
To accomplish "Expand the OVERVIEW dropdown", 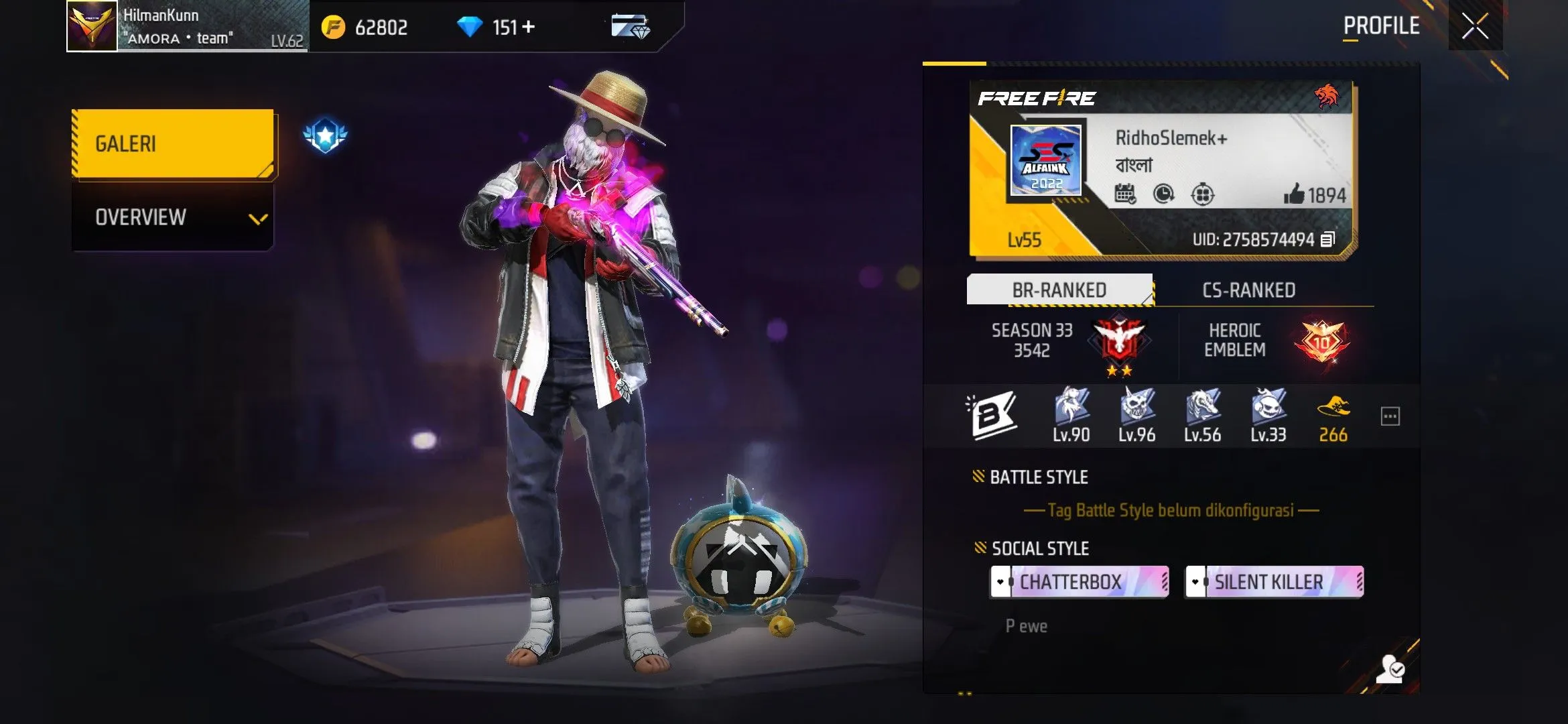I will (x=173, y=217).
